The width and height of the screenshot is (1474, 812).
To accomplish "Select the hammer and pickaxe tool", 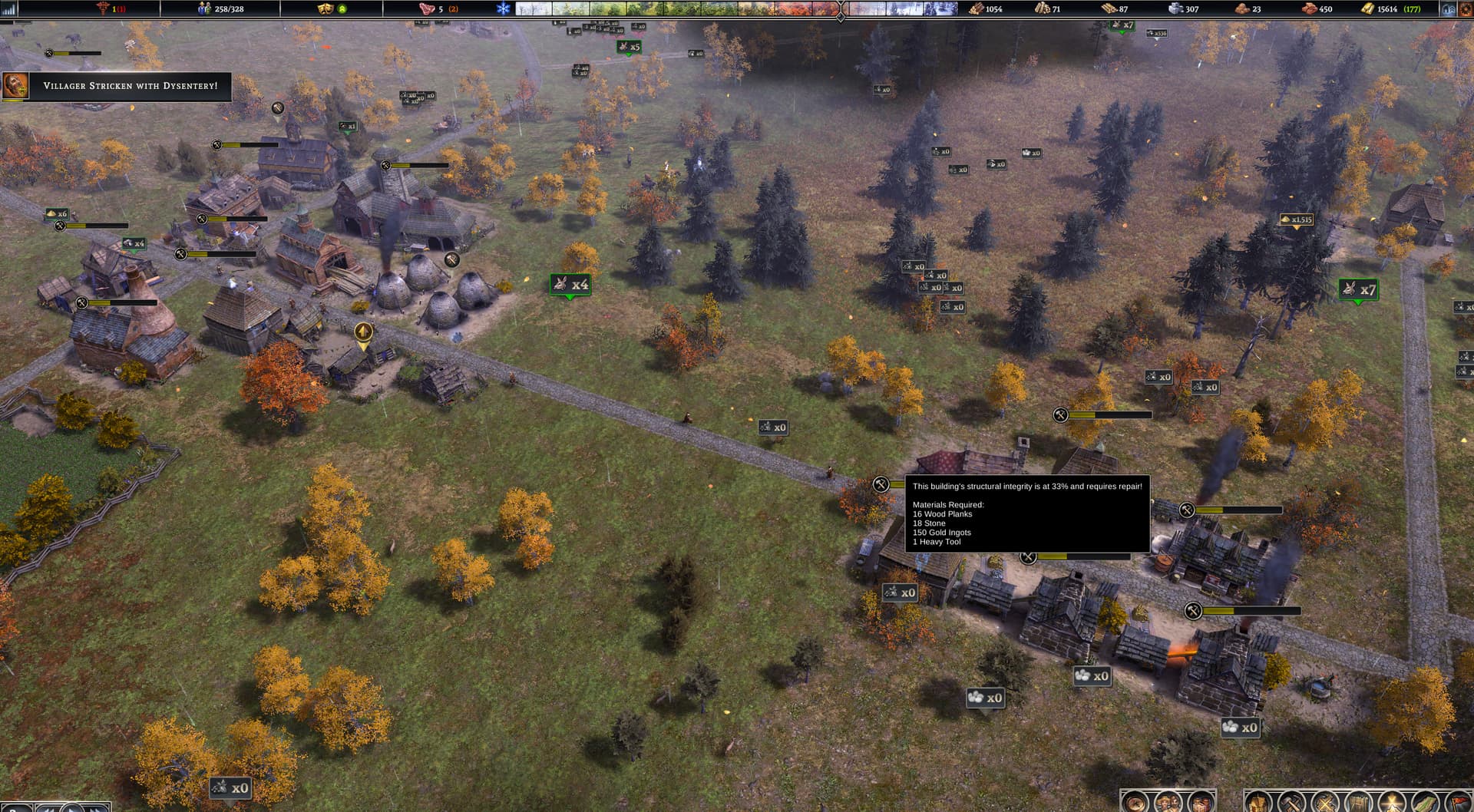I will [1291, 803].
